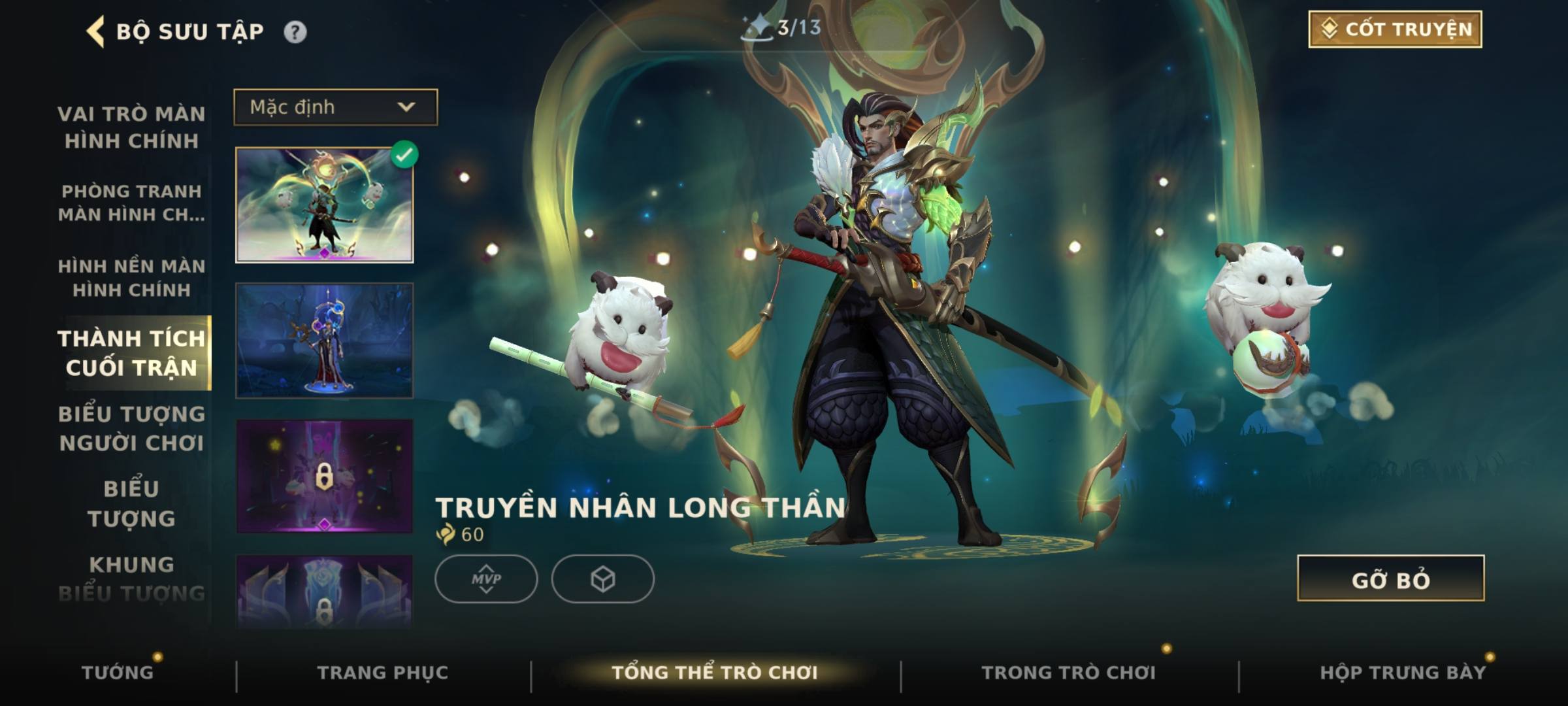The width and height of the screenshot is (1568, 706).
Task: Open the Trang Phục tab
Action: click(383, 672)
